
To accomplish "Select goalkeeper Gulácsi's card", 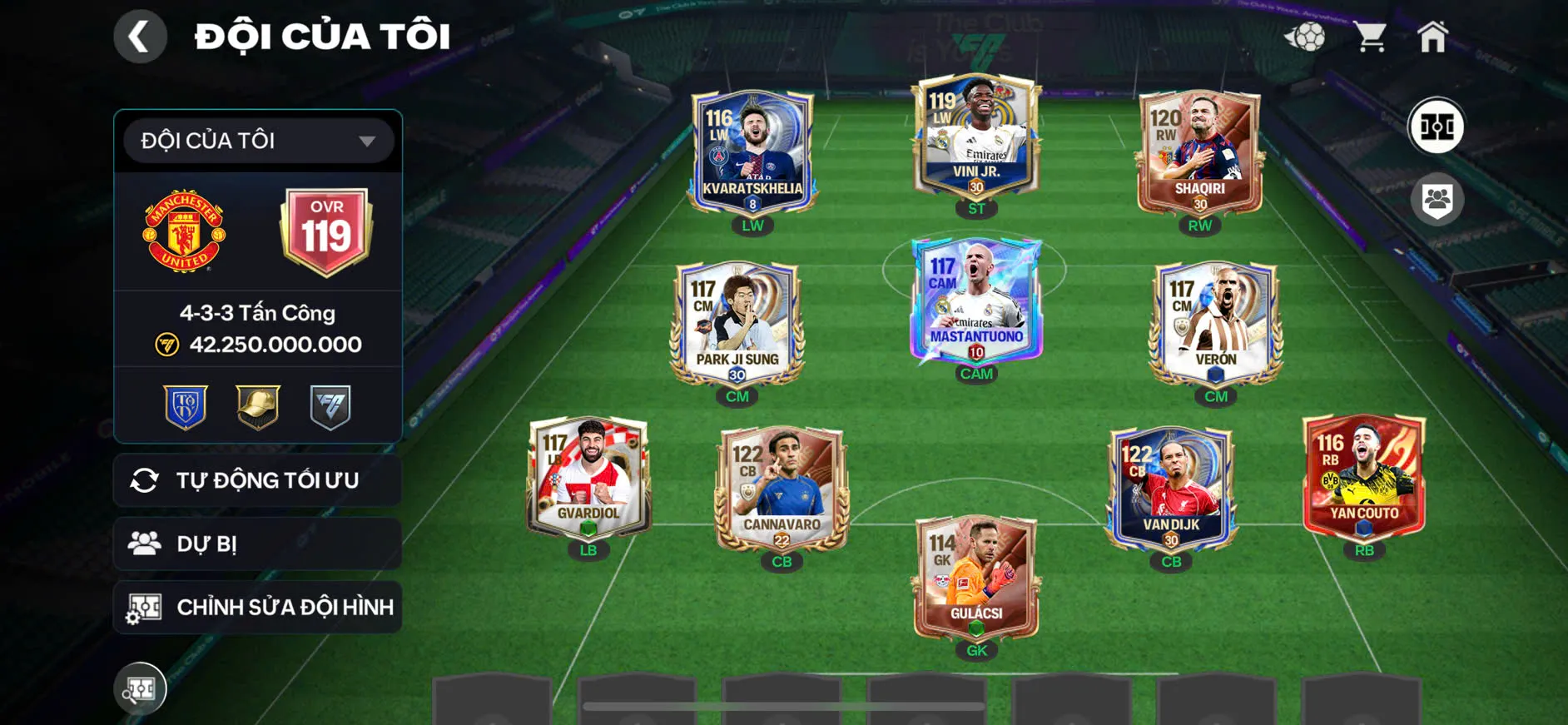I will 976,577.
